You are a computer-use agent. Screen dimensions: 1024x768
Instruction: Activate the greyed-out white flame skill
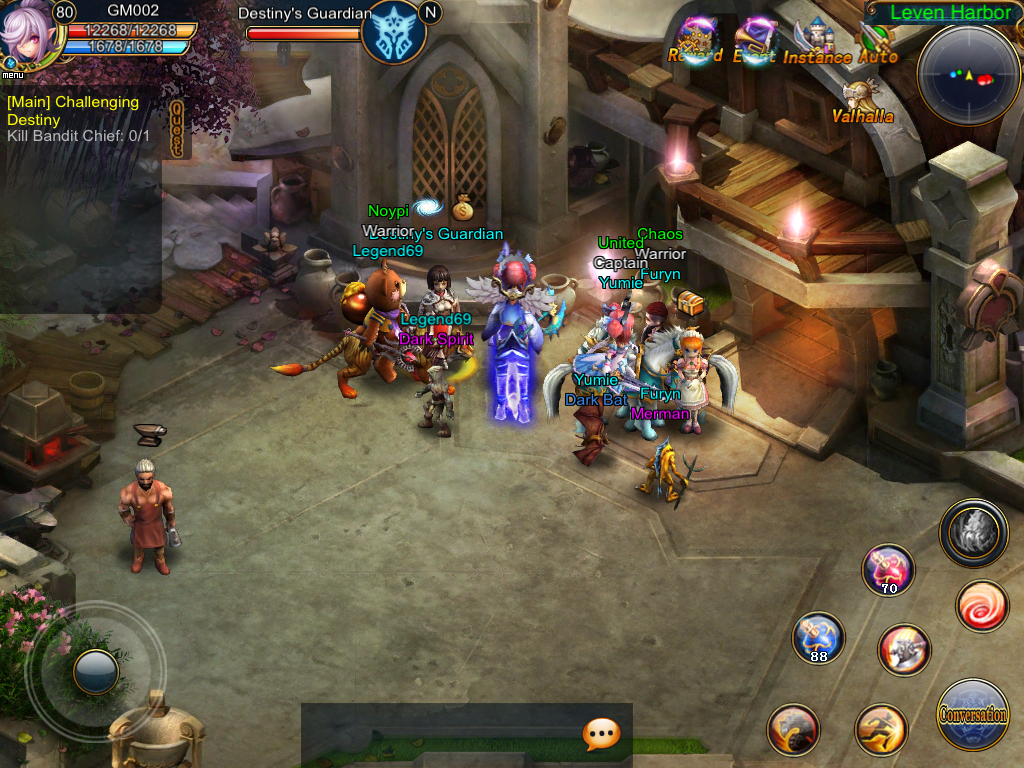pyautogui.click(x=973, y=531)
